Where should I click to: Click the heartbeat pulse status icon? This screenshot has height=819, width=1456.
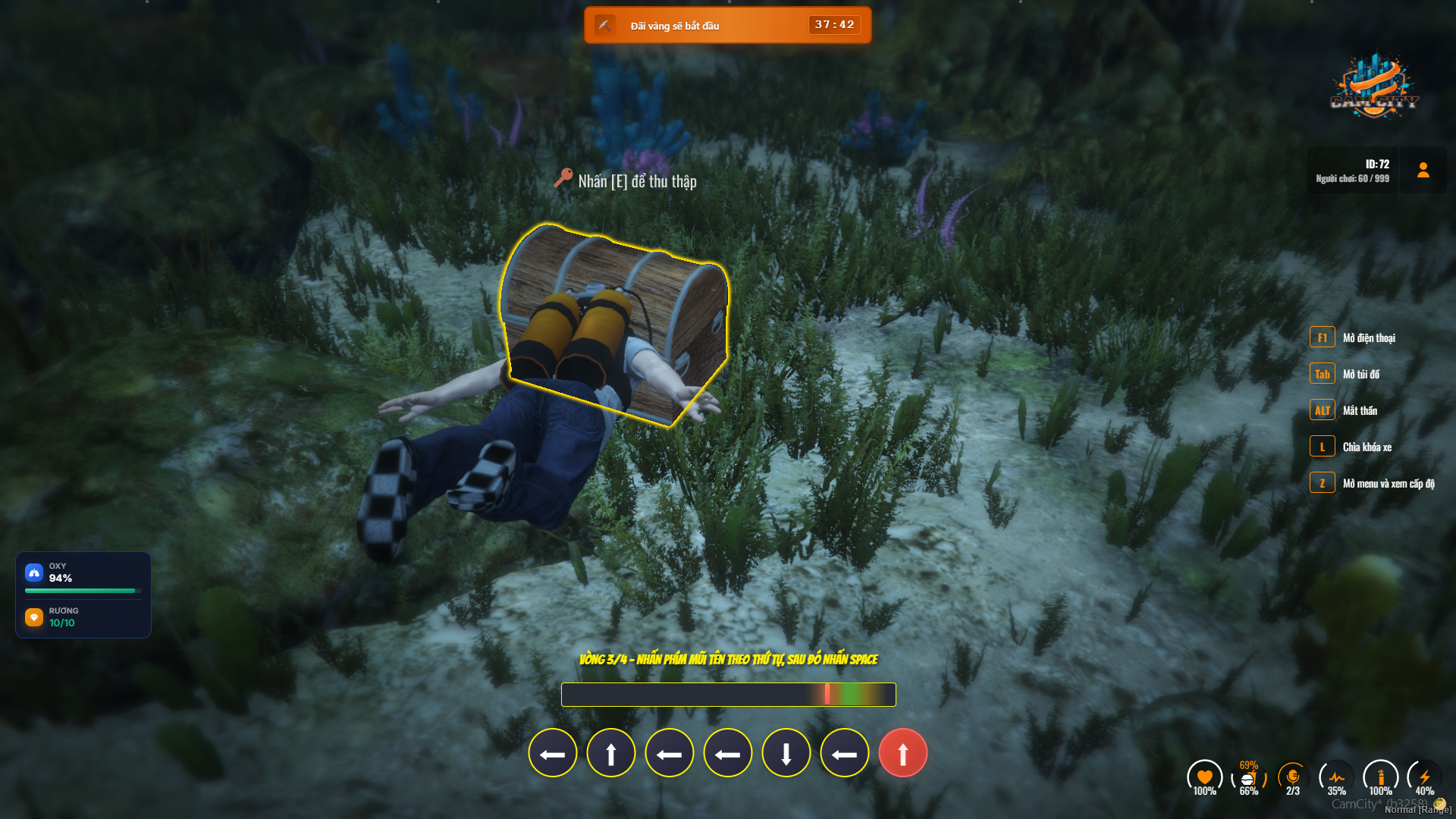click(1336, 777)
